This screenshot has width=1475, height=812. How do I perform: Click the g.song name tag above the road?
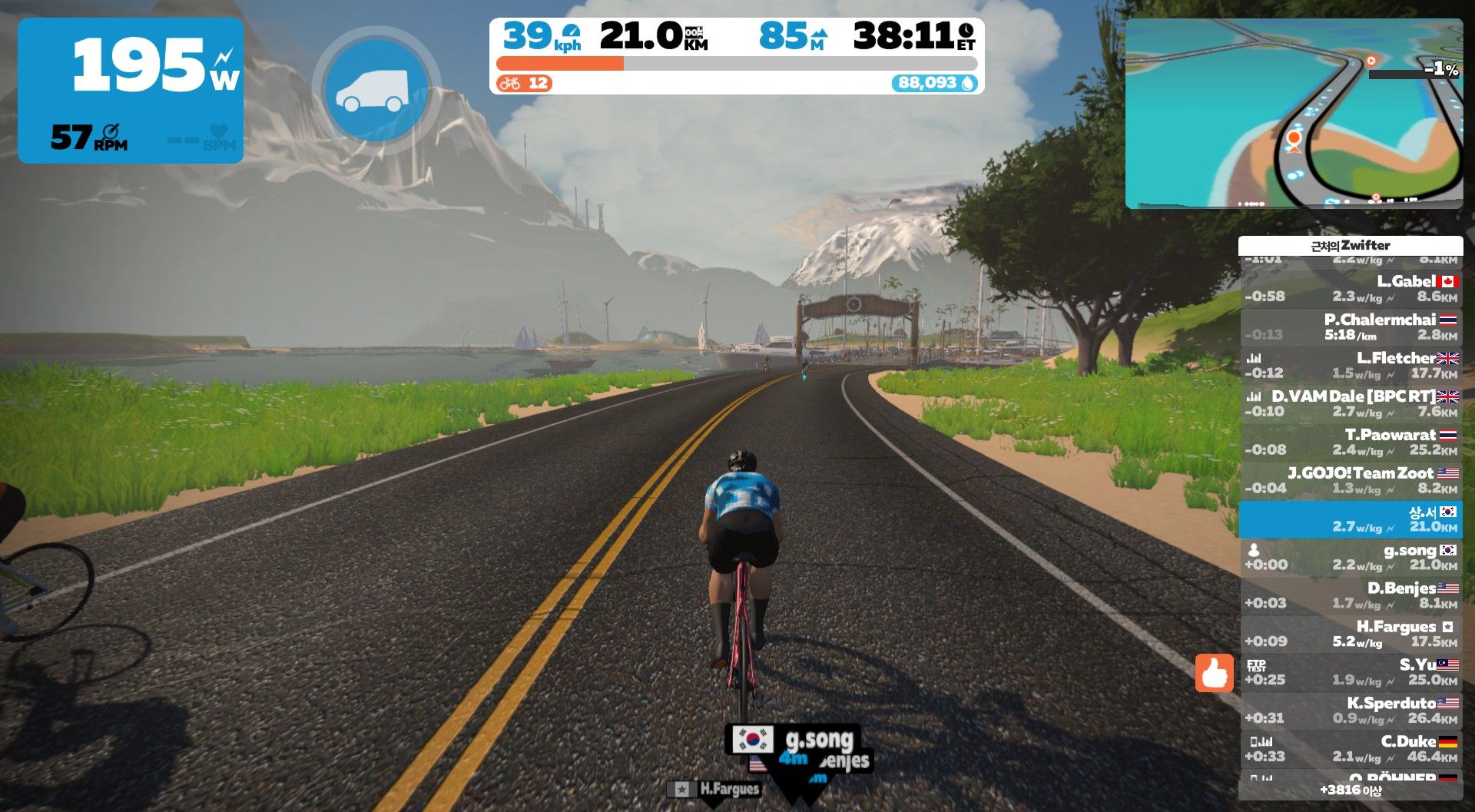click(x=794, y=741)
